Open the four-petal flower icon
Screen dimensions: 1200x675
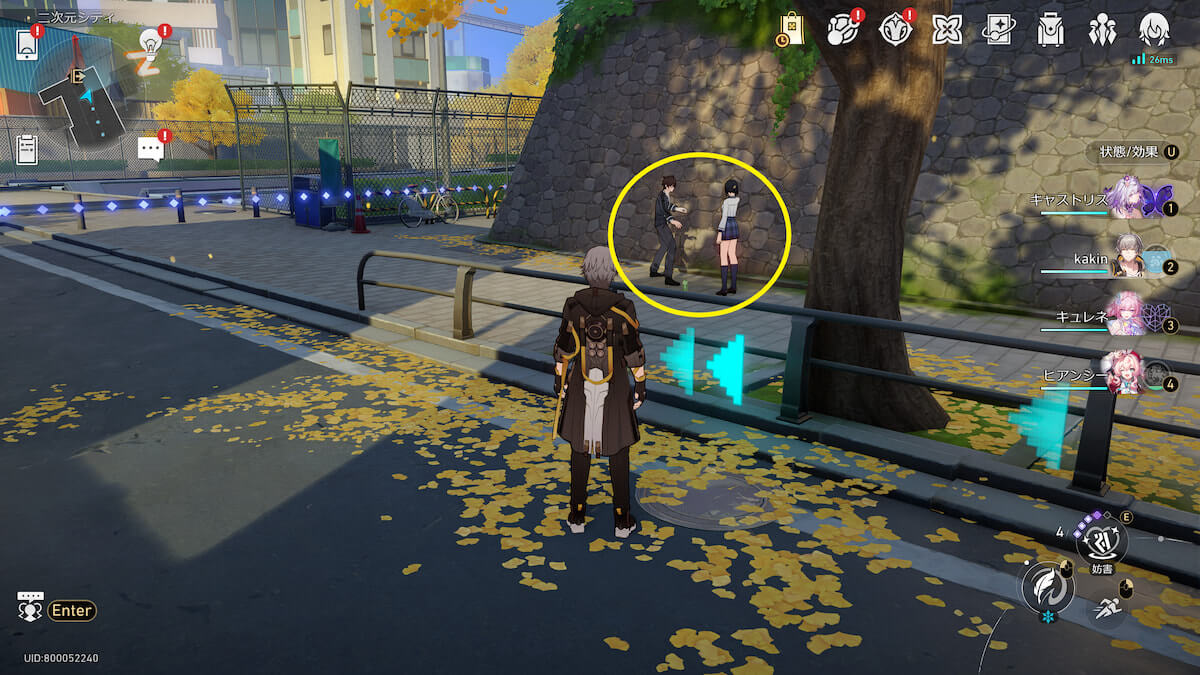[x=946, y=30]
